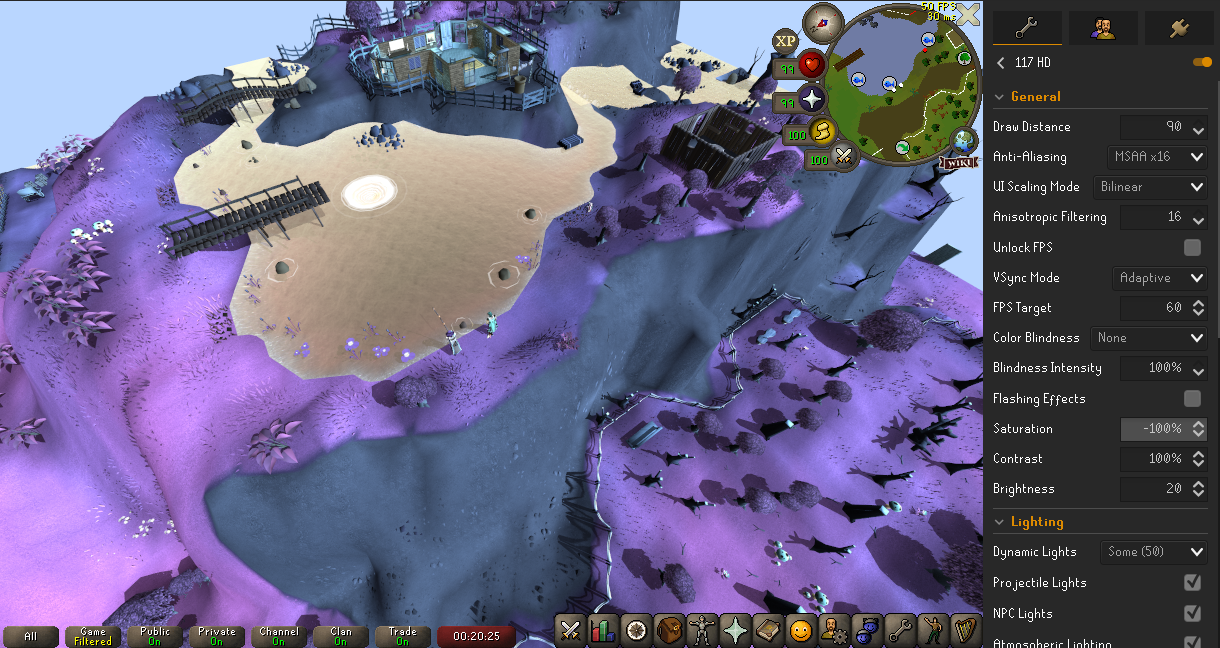Enable the Unlock FPS checkbox
1220x648 pixels.
coord(1192,247)
